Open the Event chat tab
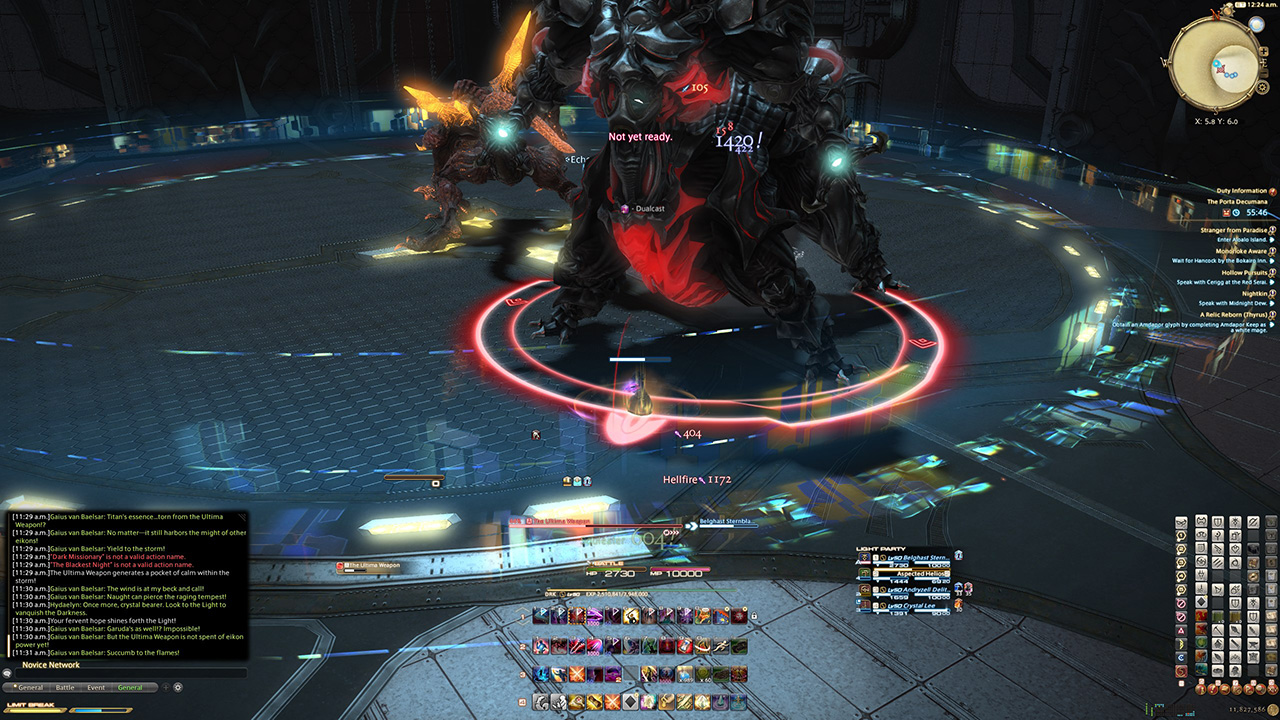 tap(96, 688)
